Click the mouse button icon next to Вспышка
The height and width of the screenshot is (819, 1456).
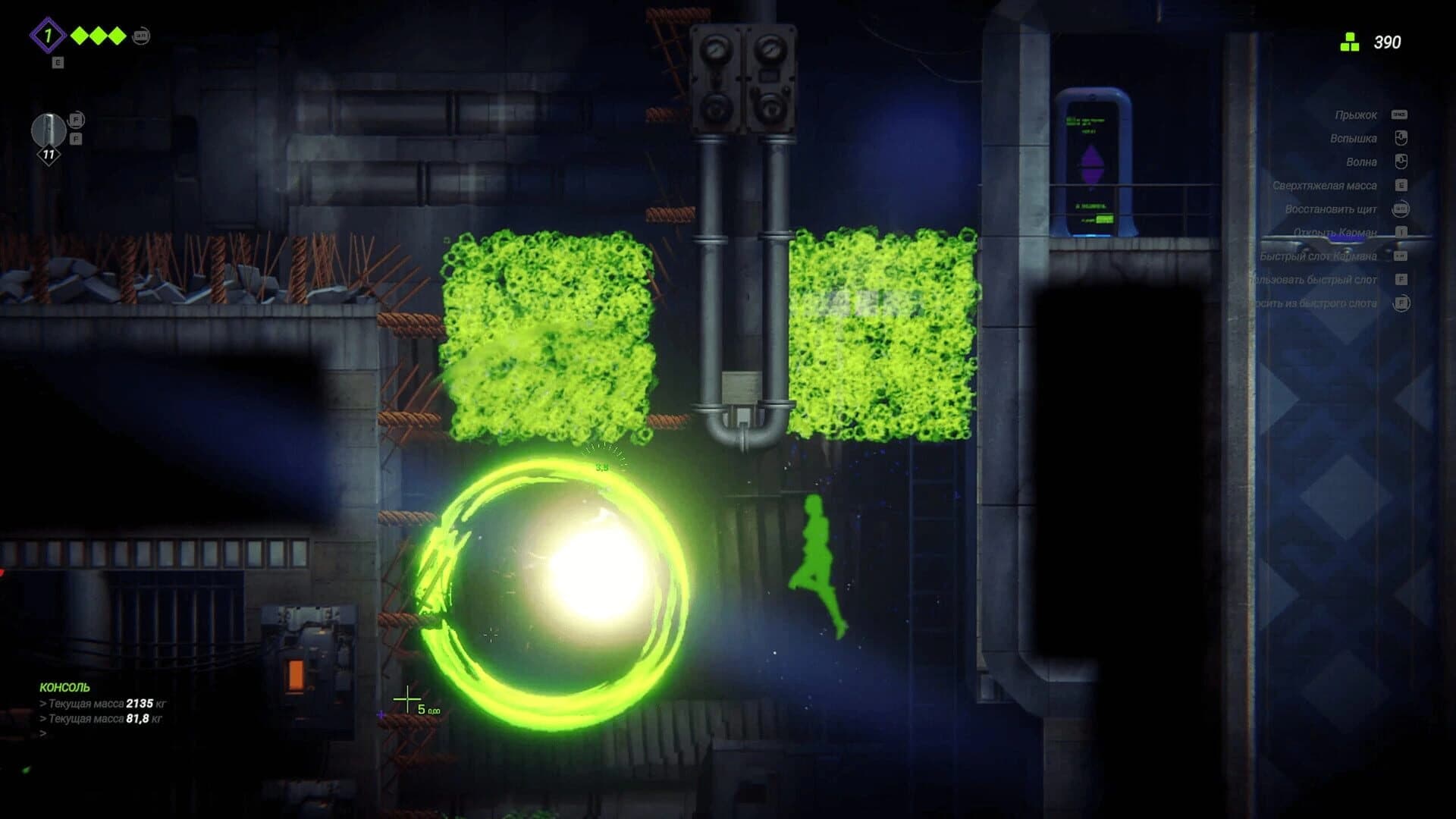1400,139
